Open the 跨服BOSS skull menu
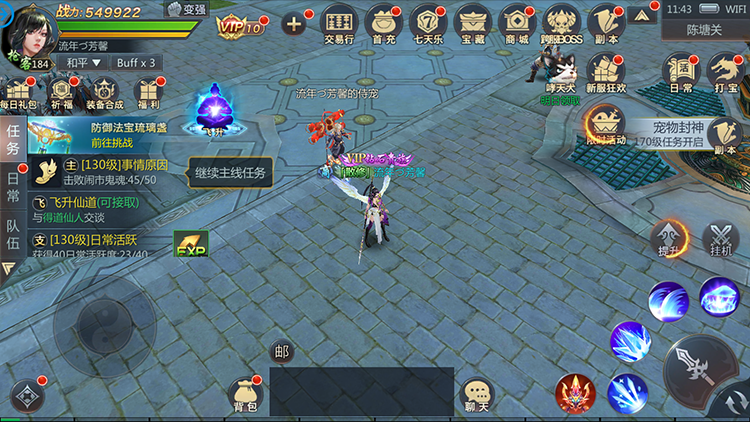The image size is (750, 422). pyautogui.click(x=561, y=24)
